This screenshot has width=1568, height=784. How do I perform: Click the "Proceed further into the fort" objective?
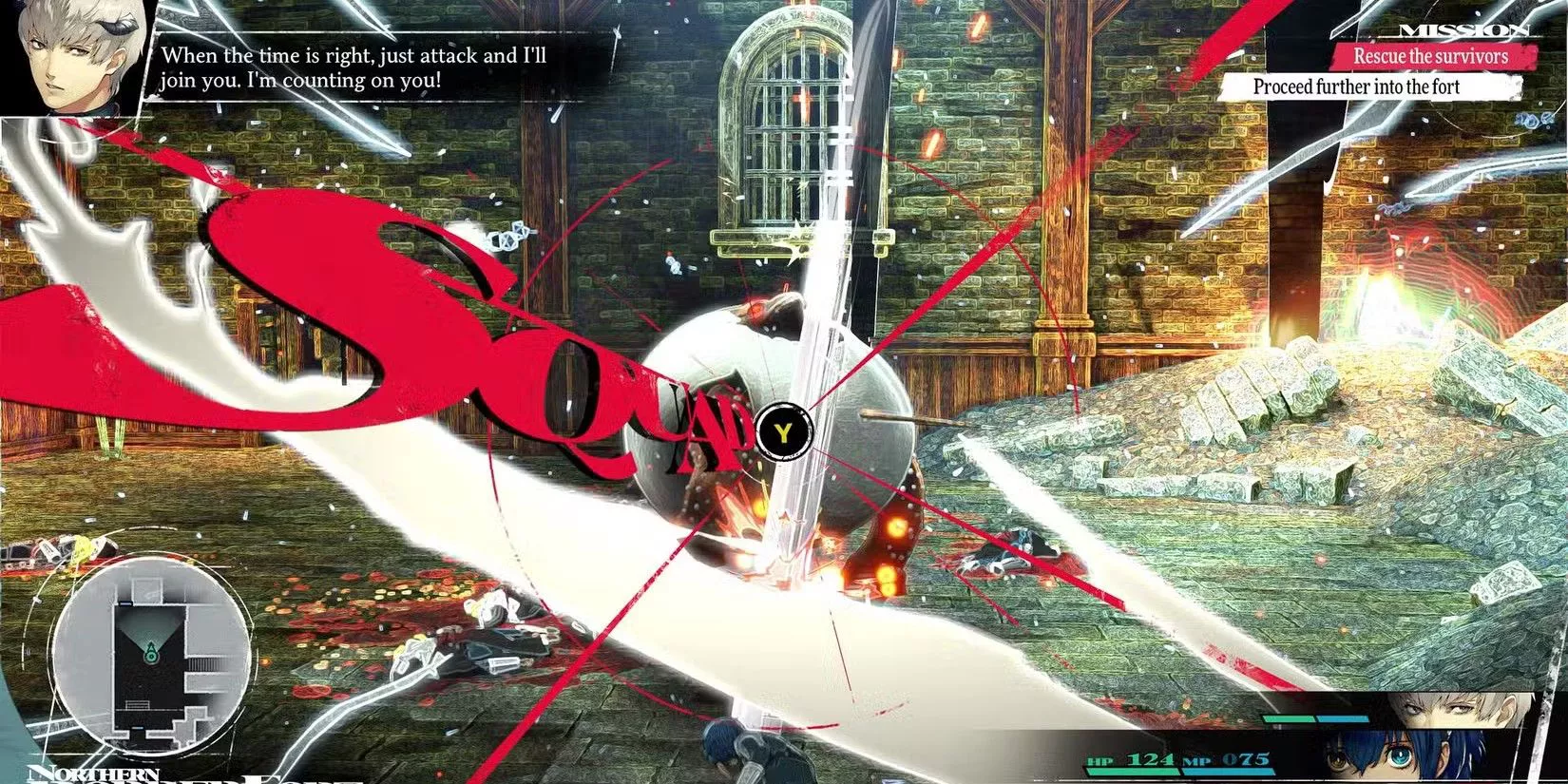(1356, 86)
